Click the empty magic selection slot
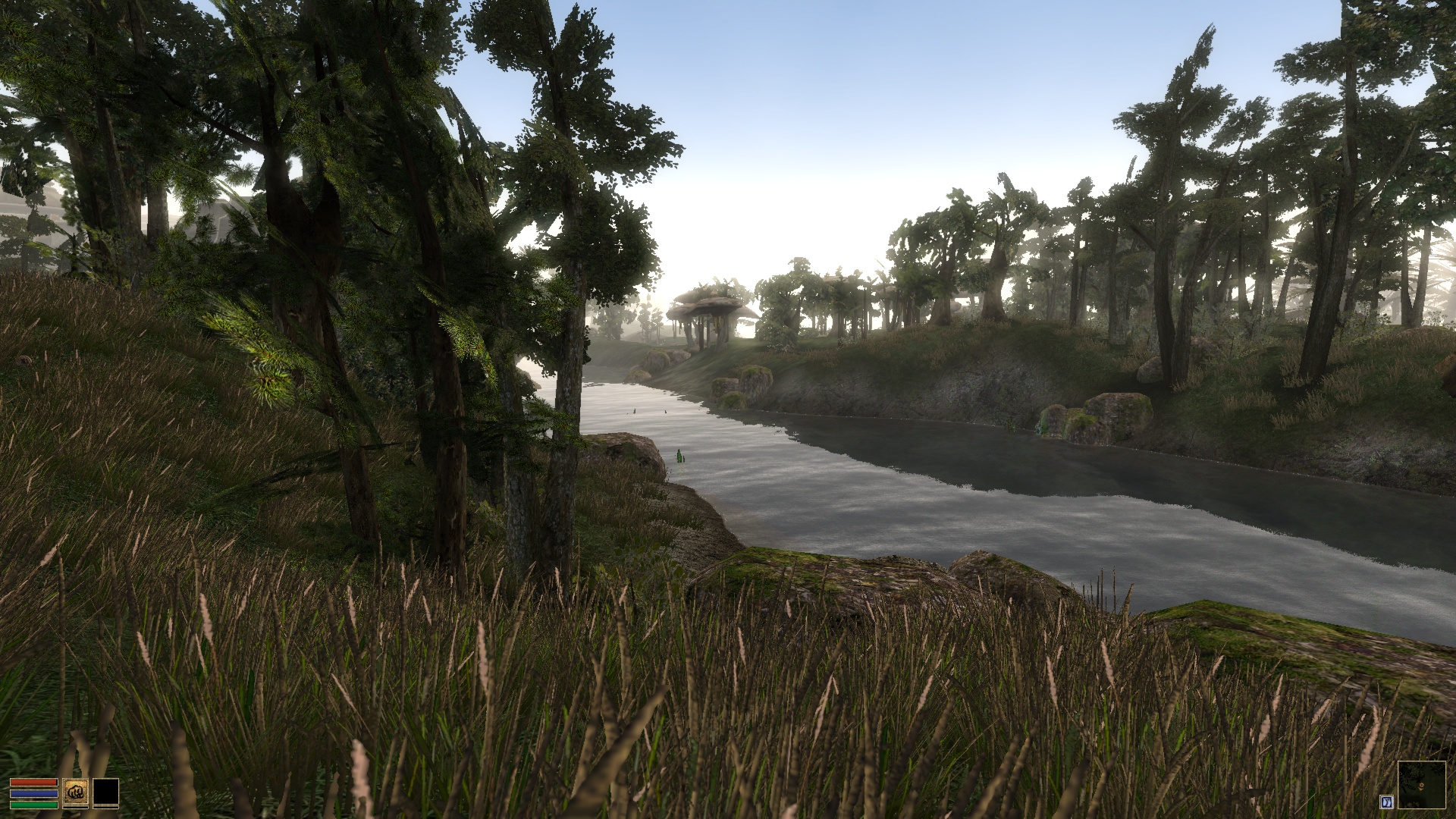 pyautogui.click(x=105, y=792)
